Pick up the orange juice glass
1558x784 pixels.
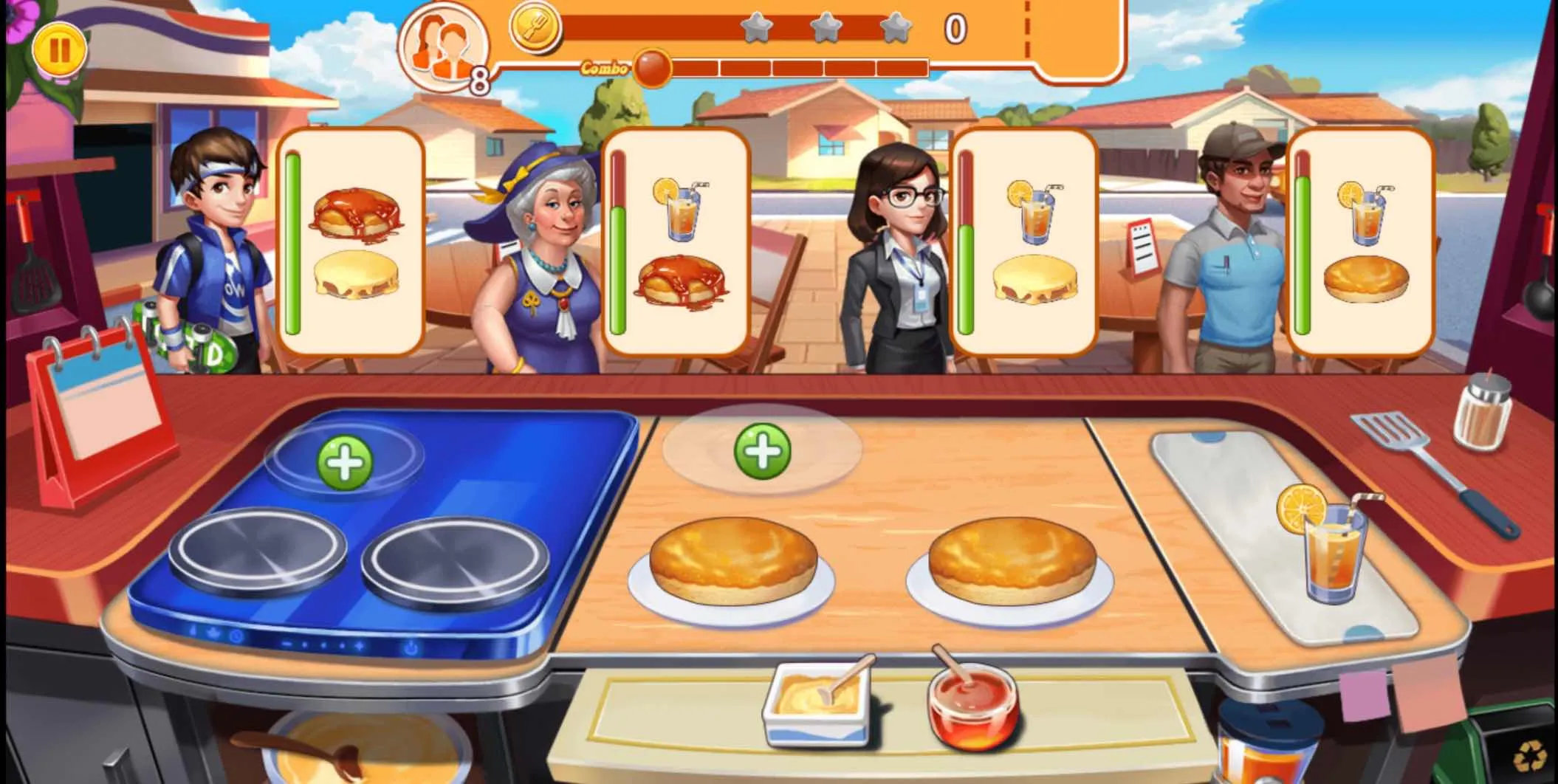pos(1330,546)
